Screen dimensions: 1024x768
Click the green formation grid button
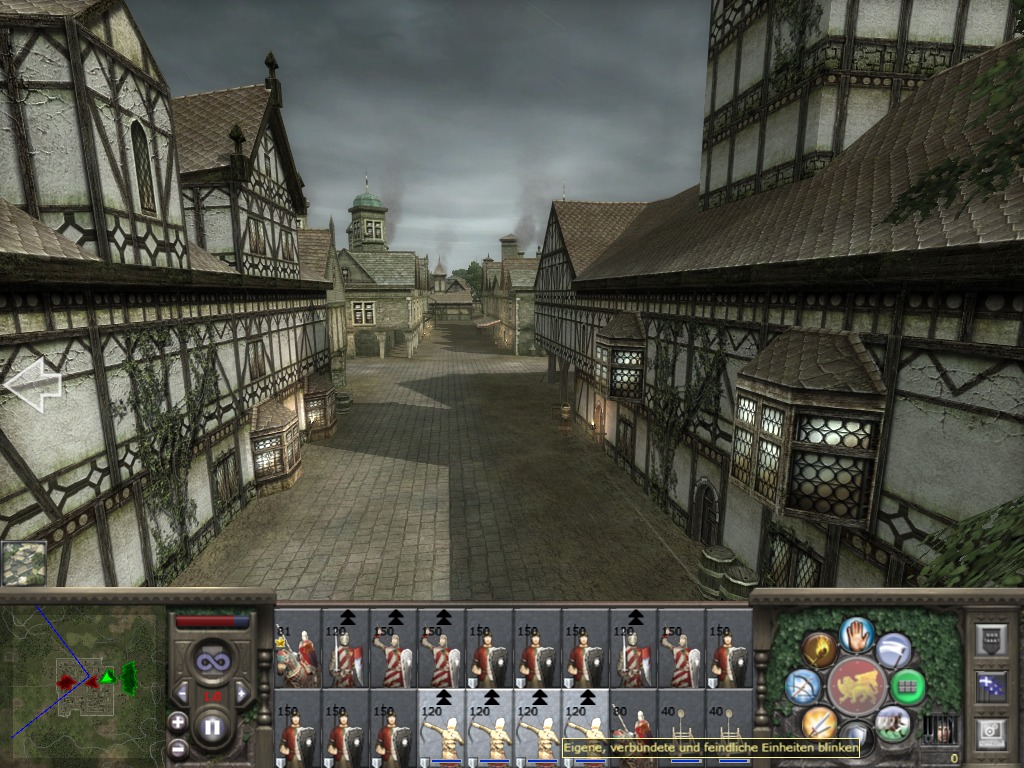point(908,687)
